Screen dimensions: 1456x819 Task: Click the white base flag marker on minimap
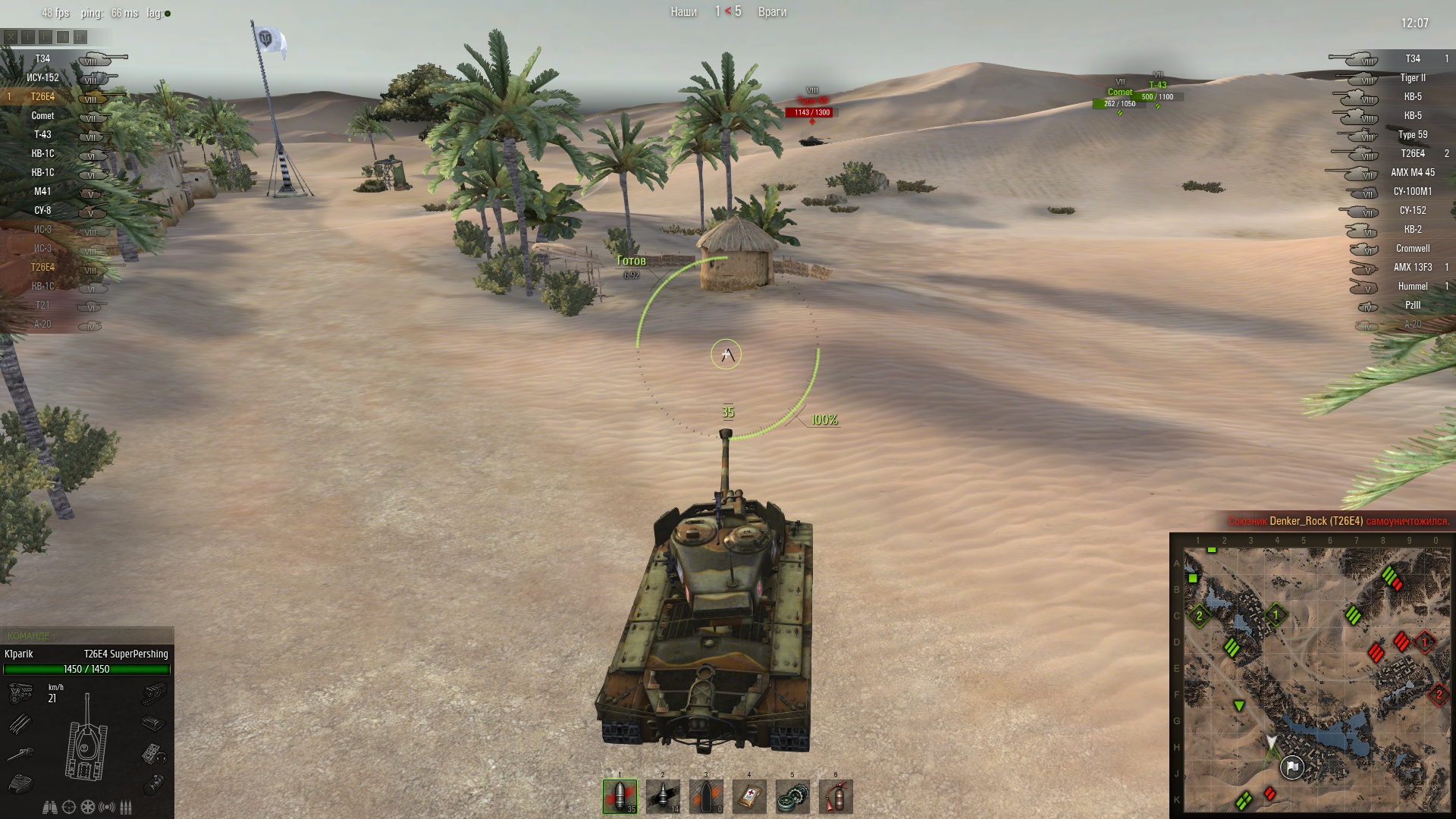(1292, 768)
